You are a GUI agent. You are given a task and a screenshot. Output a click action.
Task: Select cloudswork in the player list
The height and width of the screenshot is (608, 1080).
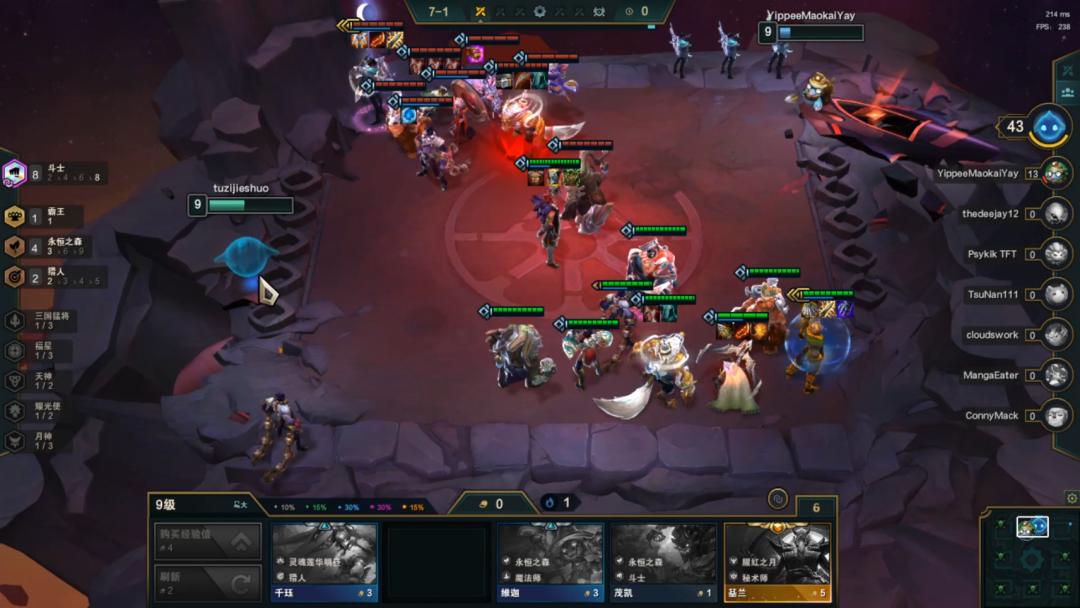coord(1056,334)
